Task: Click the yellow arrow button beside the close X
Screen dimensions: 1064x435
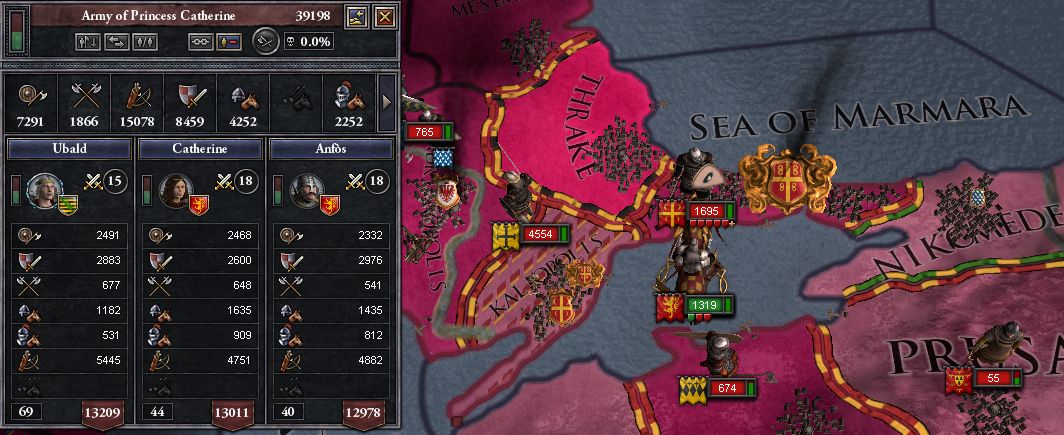Action: click(358, 15)
